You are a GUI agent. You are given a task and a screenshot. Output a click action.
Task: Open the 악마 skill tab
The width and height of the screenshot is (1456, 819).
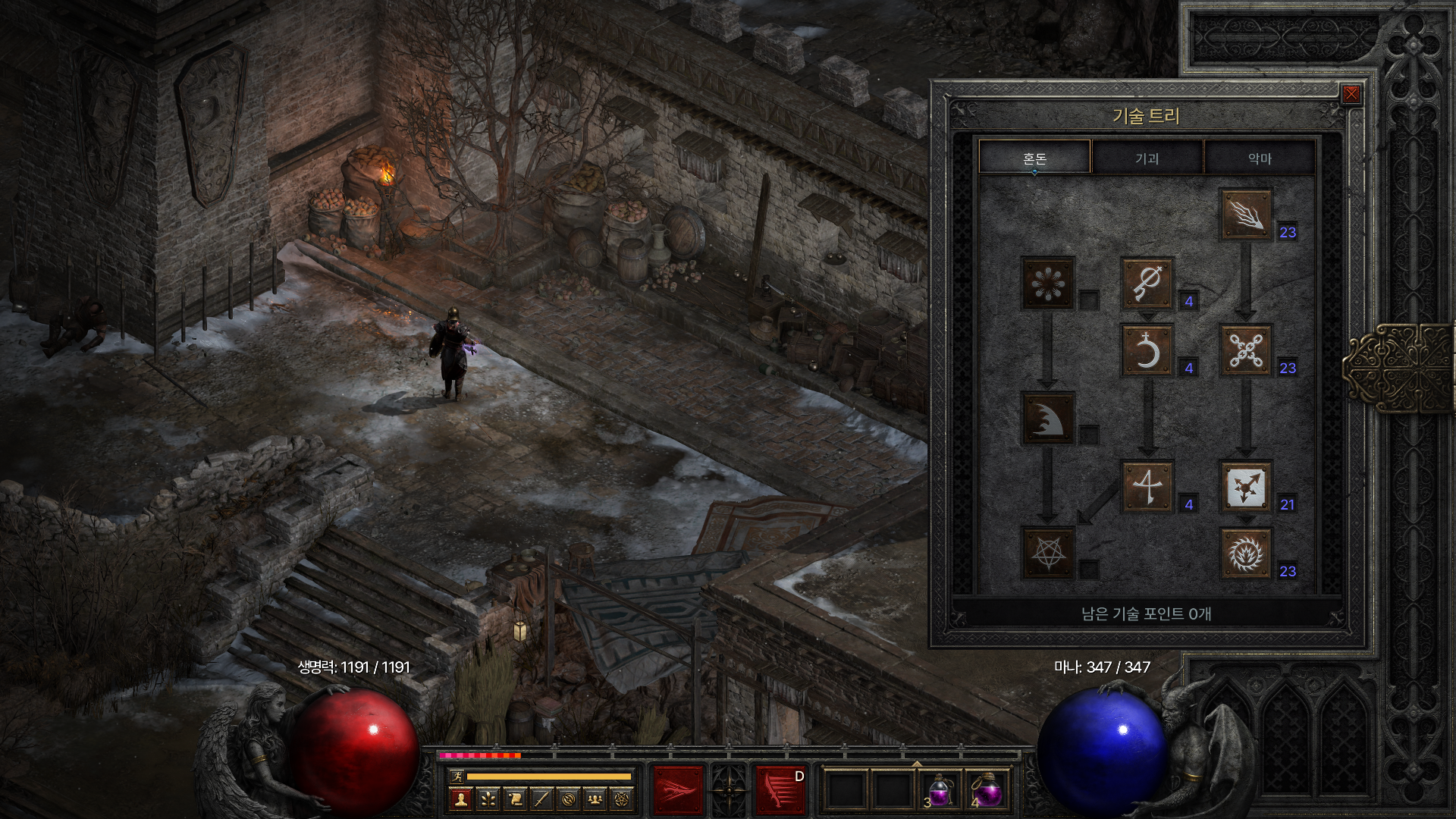click(1259, 158)
